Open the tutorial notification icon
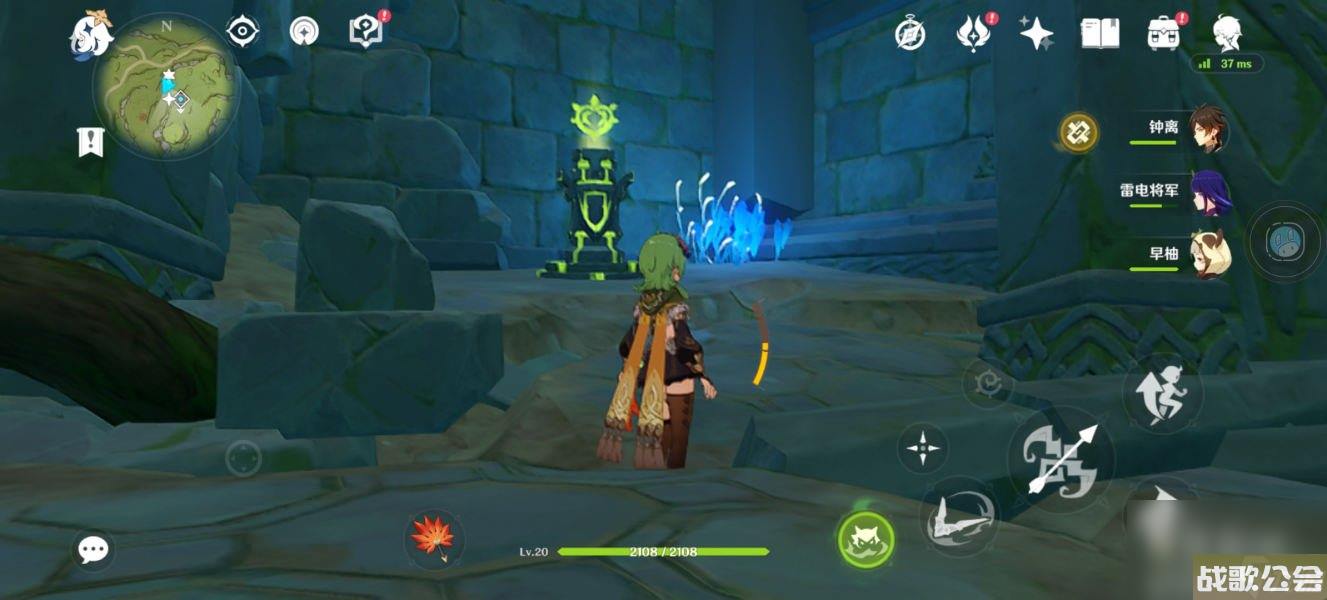This screenshot has height=600, width=1327. pyautogui.click(x=366, y=31)
